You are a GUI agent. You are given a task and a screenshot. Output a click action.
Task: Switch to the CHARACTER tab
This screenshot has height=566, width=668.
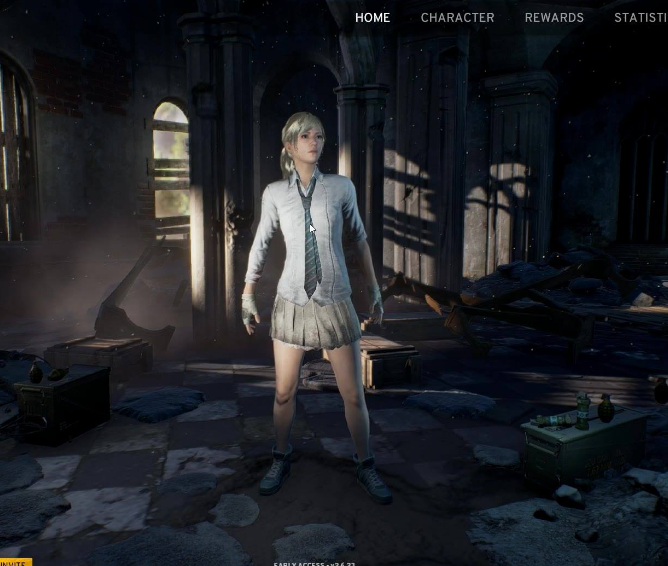(x=457, y=17)
